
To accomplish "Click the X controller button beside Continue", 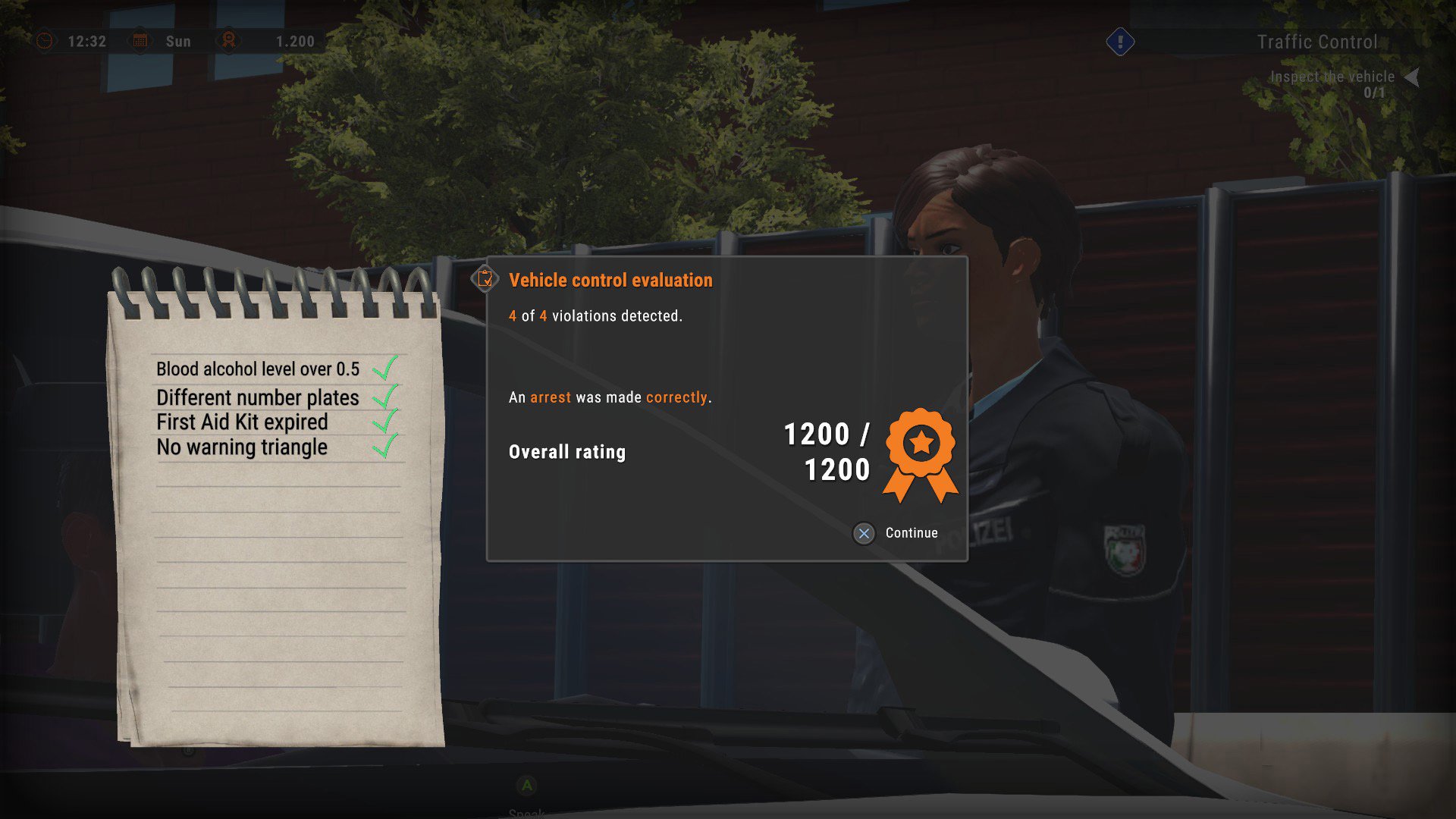I will 863,533.
